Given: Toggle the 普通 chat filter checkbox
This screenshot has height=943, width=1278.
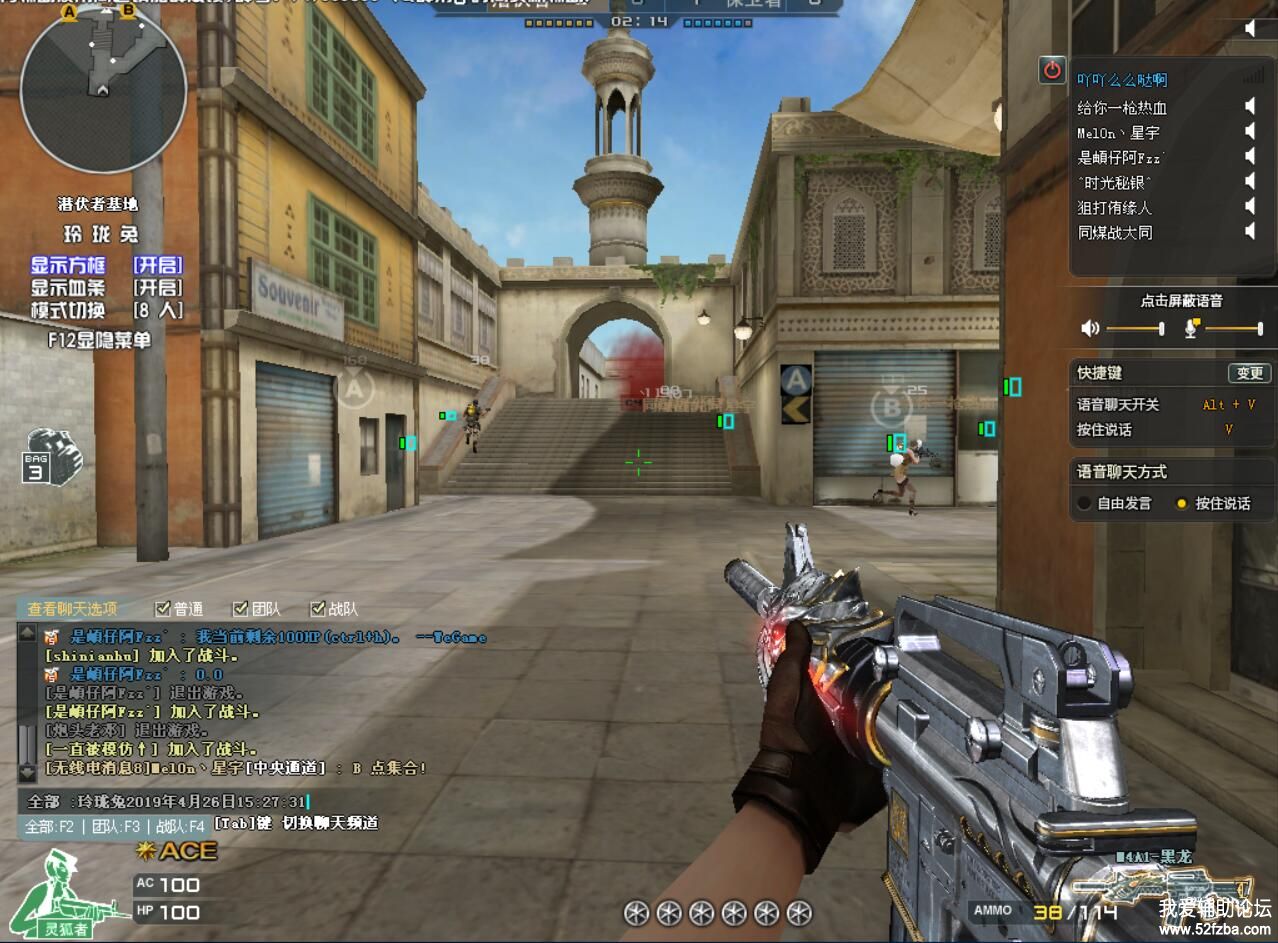Looking at the screenshot, I should click(x=163, y=608).
